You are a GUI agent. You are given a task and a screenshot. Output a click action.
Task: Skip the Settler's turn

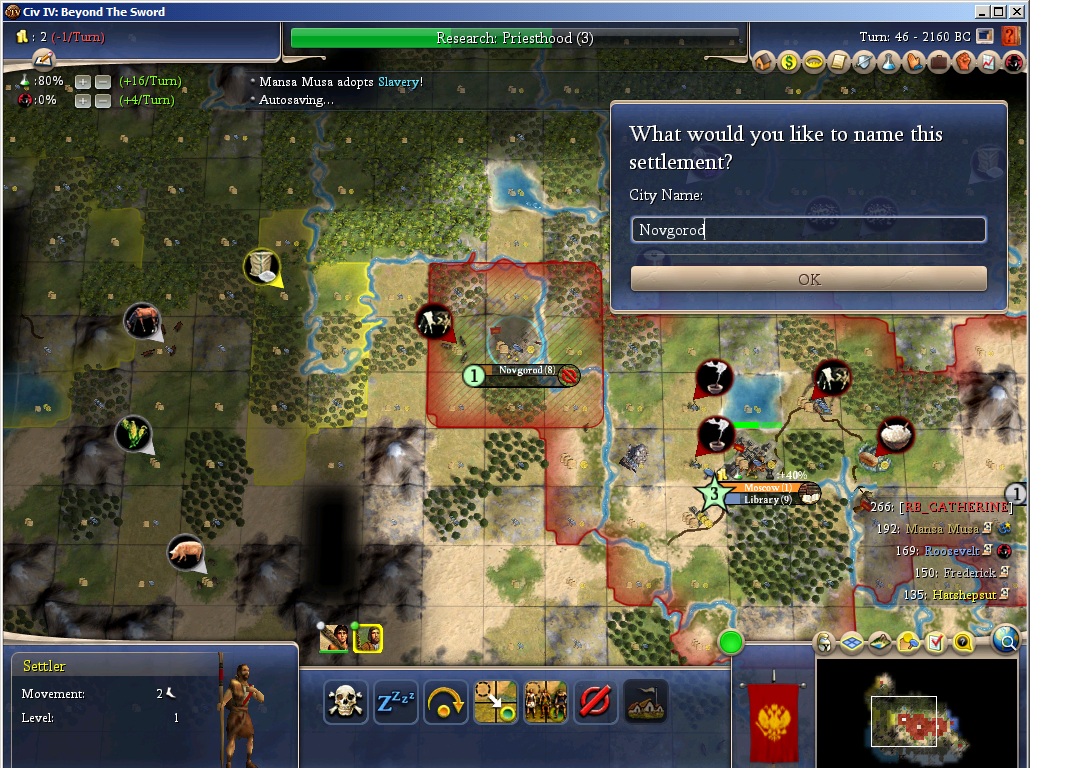pyautogui.click(x=445, y=702)
